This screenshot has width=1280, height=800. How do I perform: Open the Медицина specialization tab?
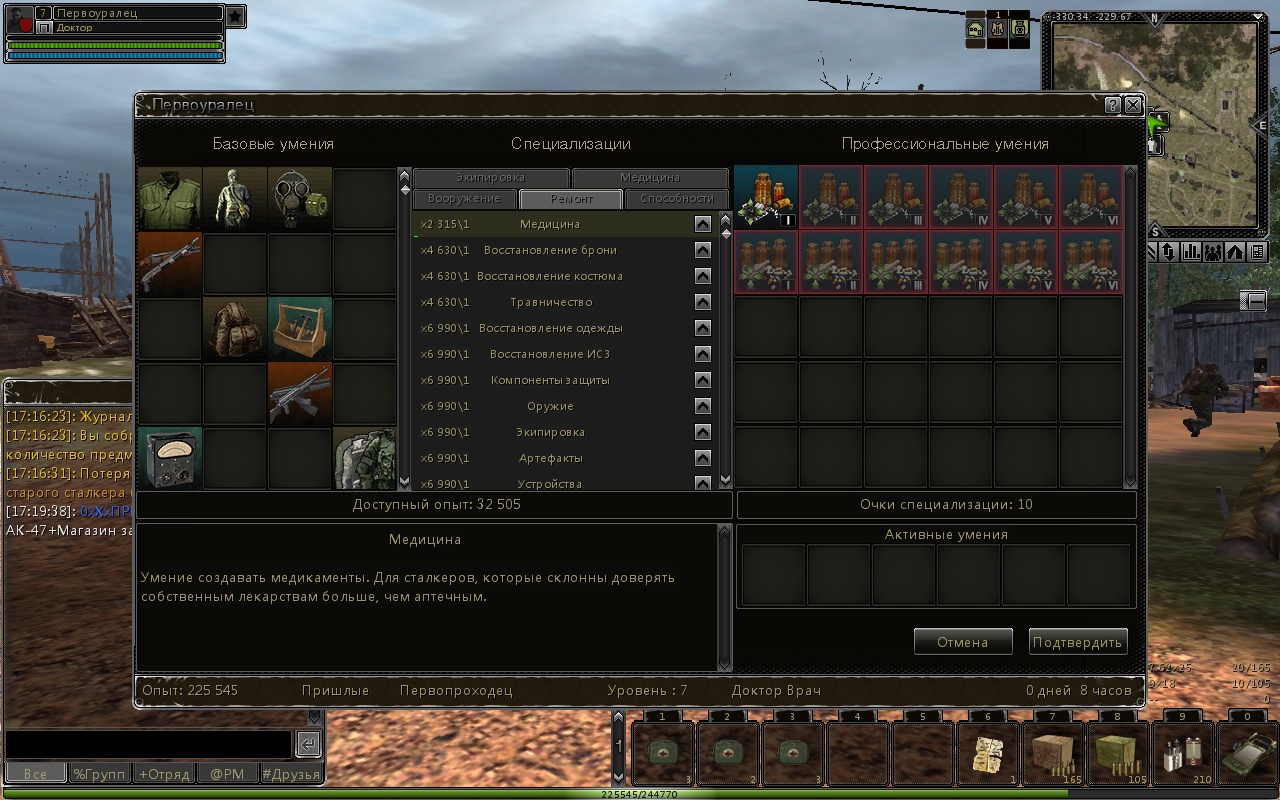(649, 178)
